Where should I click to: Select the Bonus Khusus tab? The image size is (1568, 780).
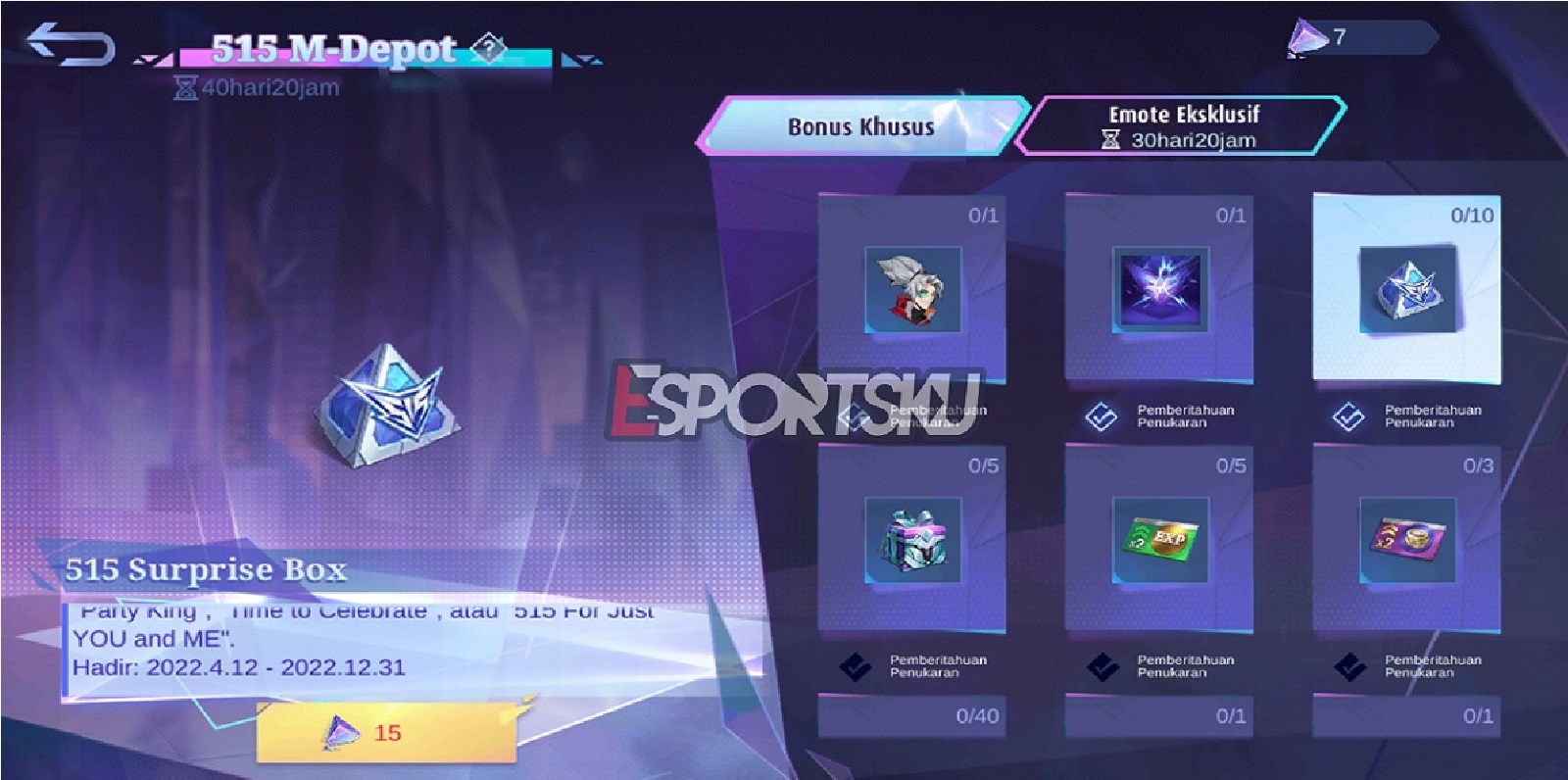[862, 125]
